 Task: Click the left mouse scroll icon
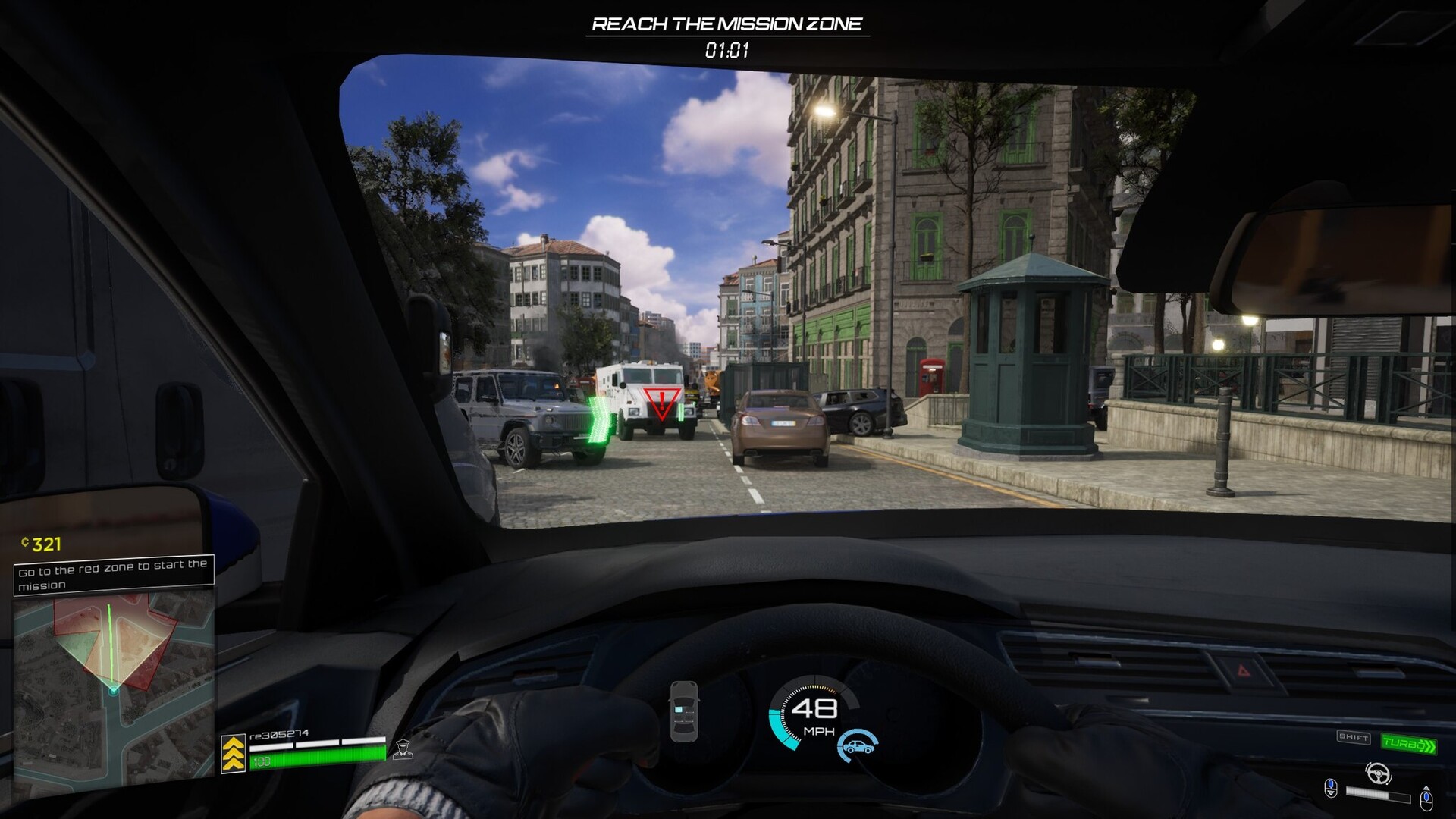[x=1331, y=787]
